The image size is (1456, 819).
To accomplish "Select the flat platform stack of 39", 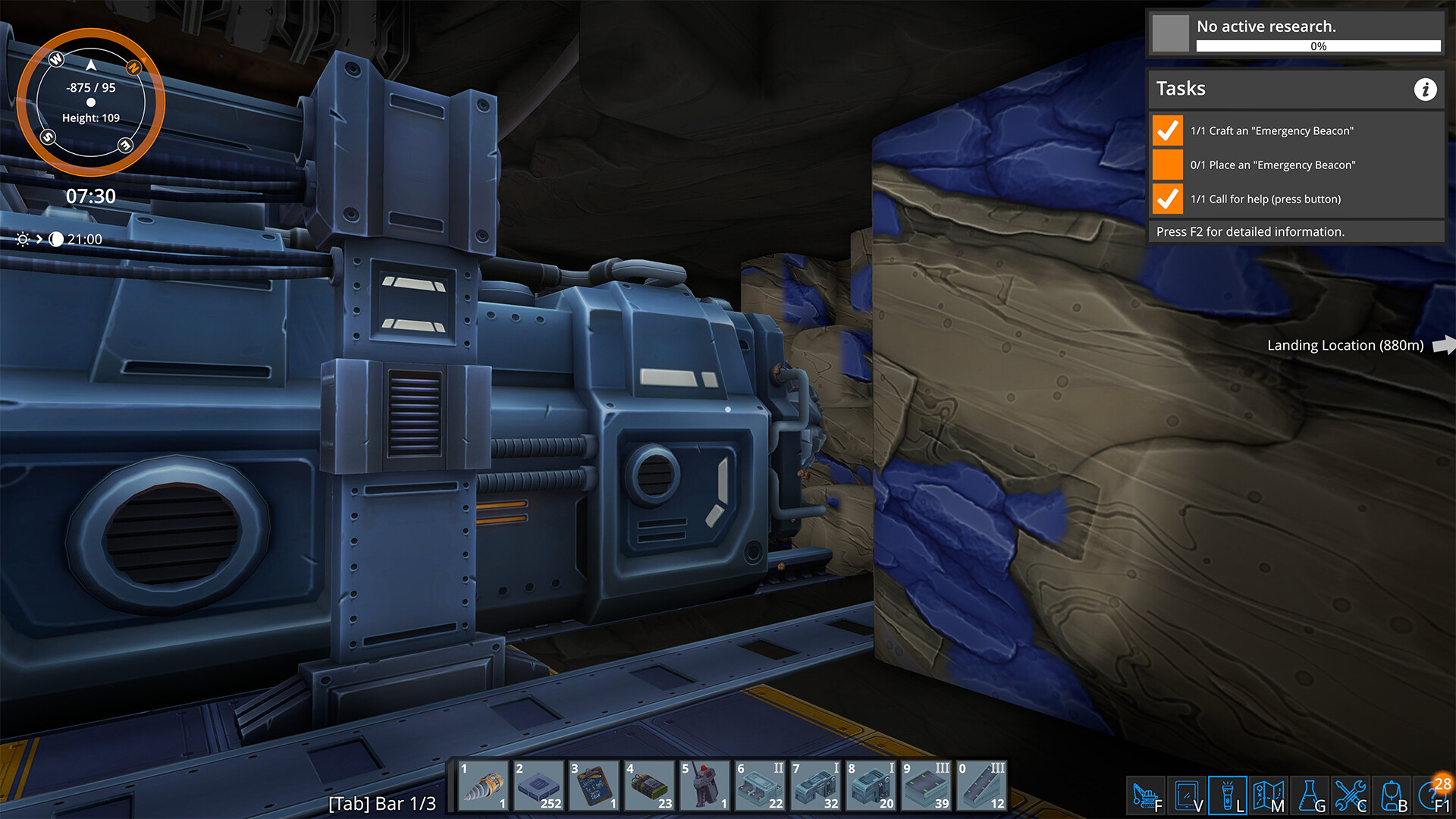I will (x=927, y=786).
